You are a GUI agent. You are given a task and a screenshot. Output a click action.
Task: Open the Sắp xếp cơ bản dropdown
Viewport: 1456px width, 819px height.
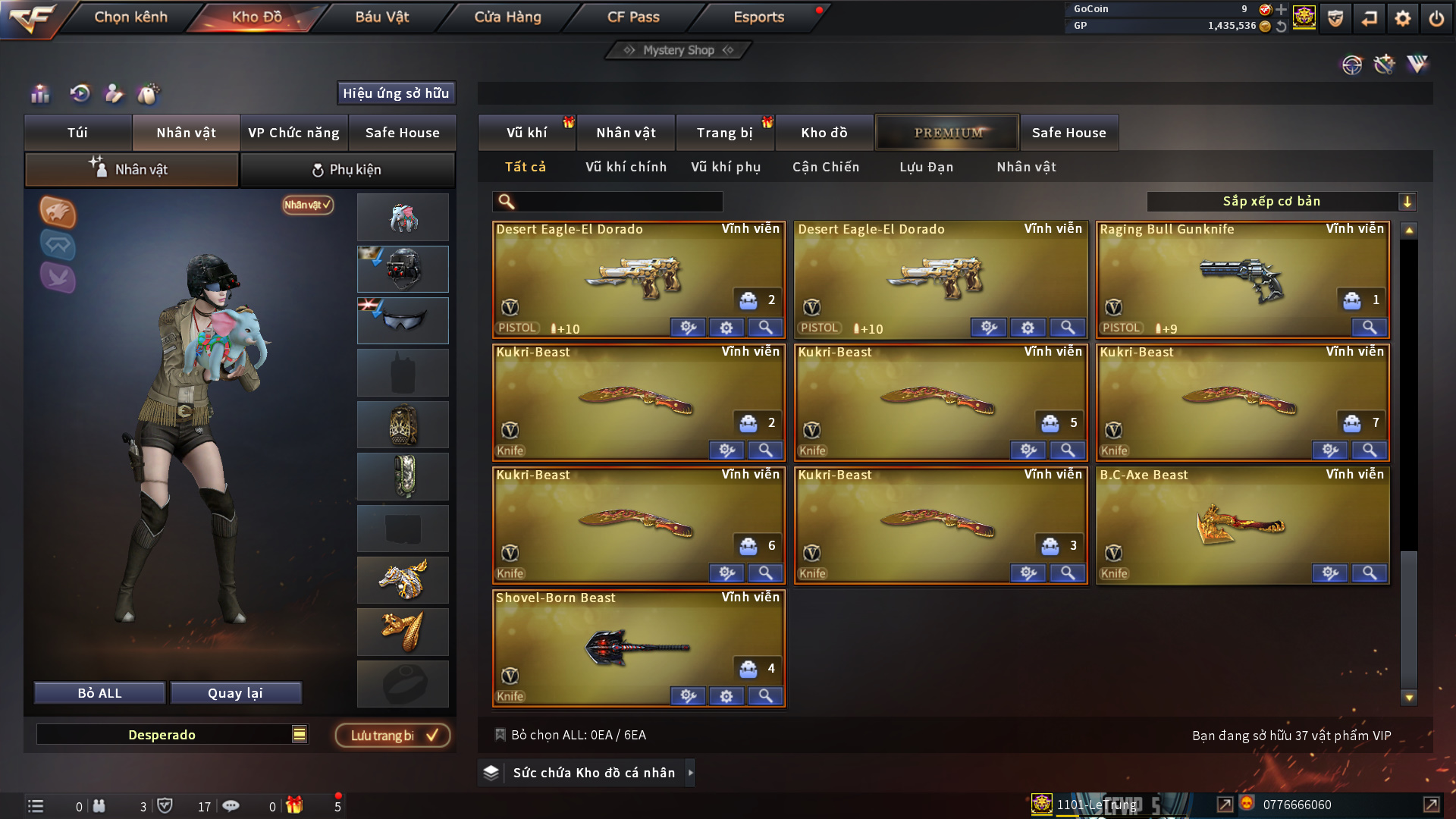(1280, 202)
